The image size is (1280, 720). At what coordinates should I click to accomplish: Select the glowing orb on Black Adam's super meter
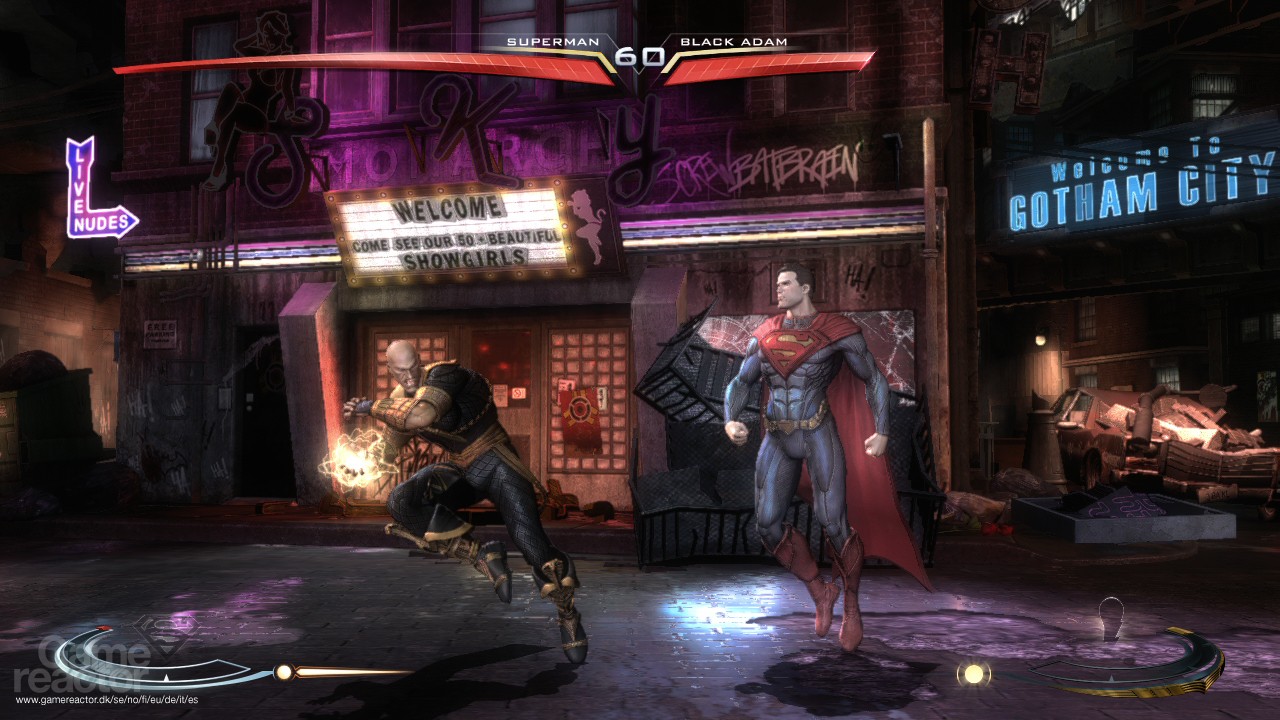click(x=973, y=673)
